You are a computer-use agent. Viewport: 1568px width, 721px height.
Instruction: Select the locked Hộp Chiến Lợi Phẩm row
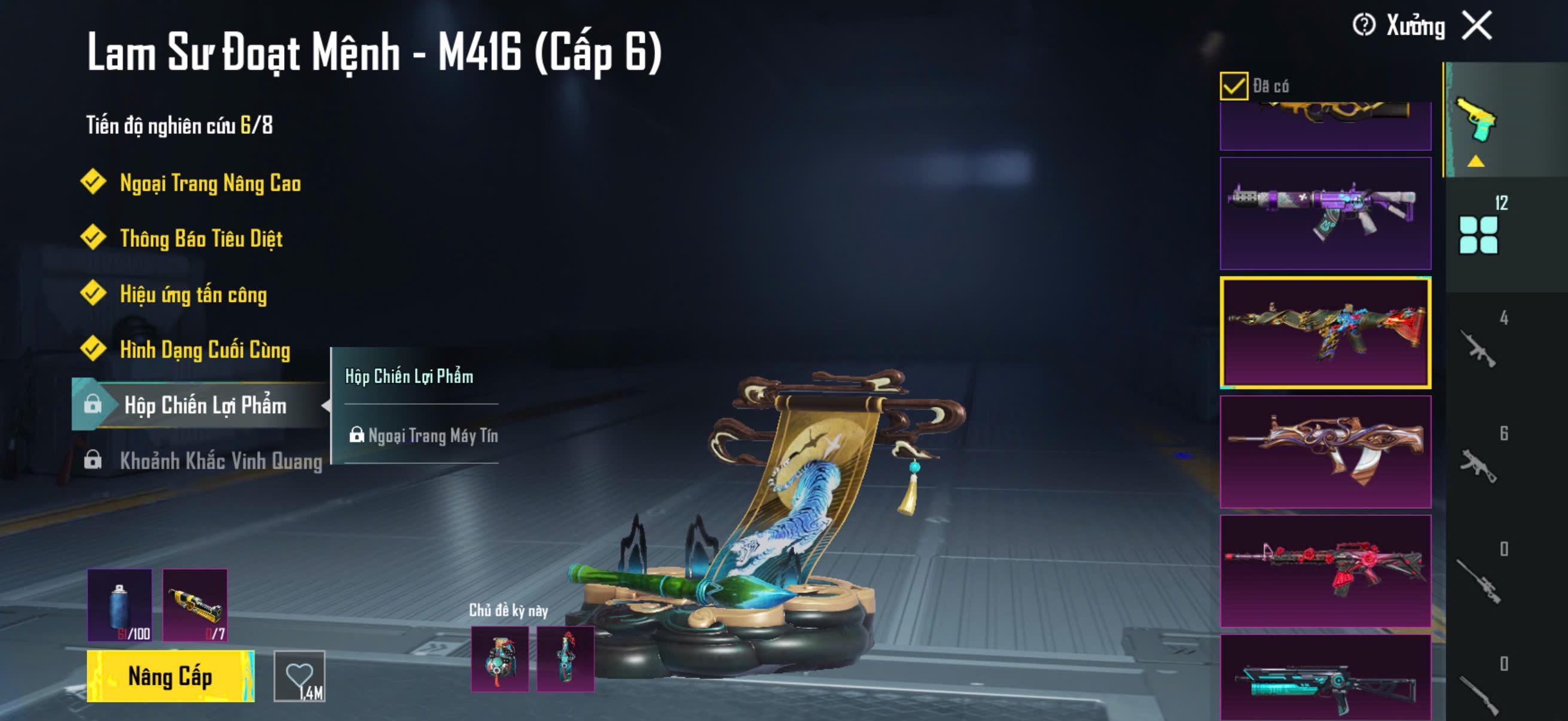coord(205,405)
